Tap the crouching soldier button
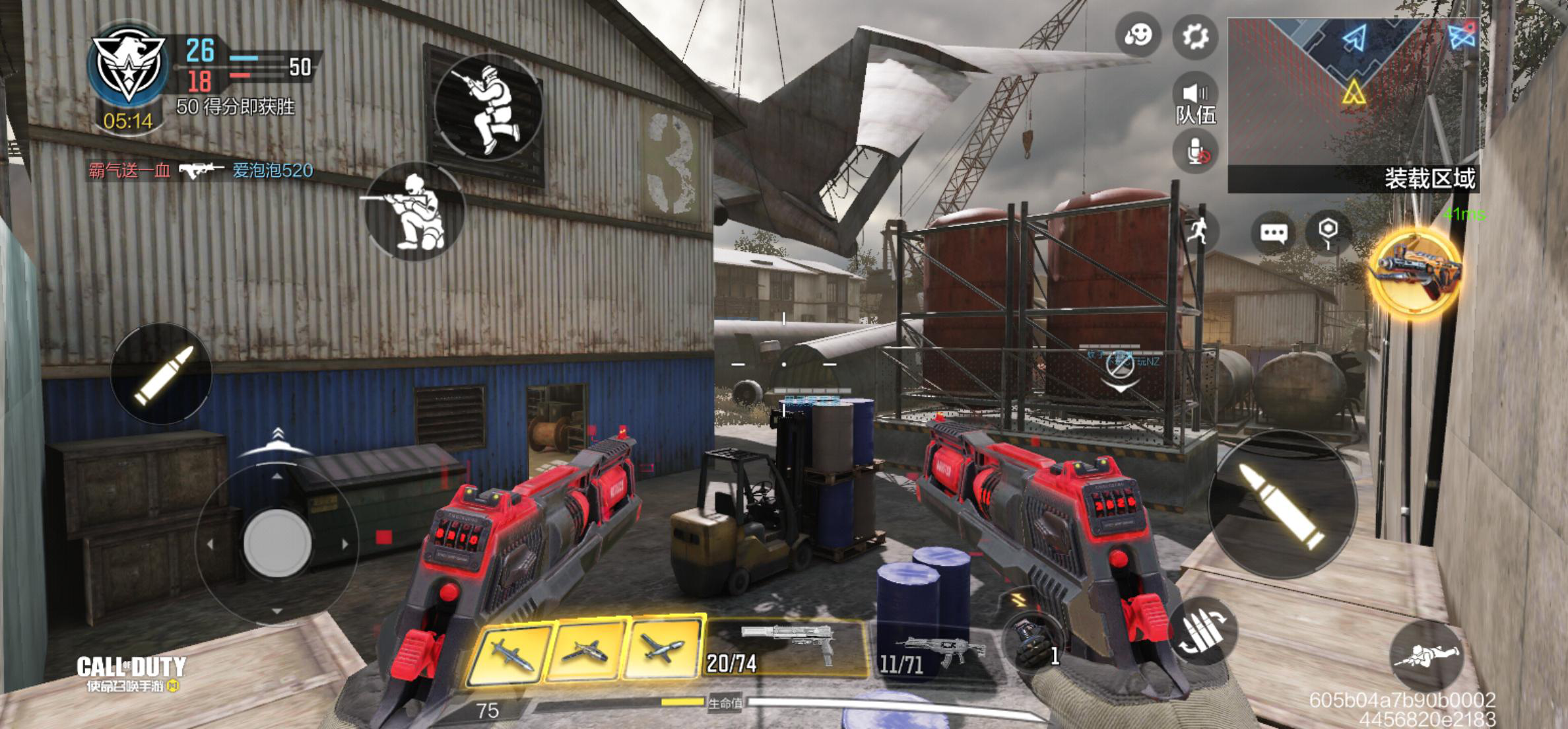Image resolution: width=1568 pixels, height=729 pixels. (x=416, y=211)
